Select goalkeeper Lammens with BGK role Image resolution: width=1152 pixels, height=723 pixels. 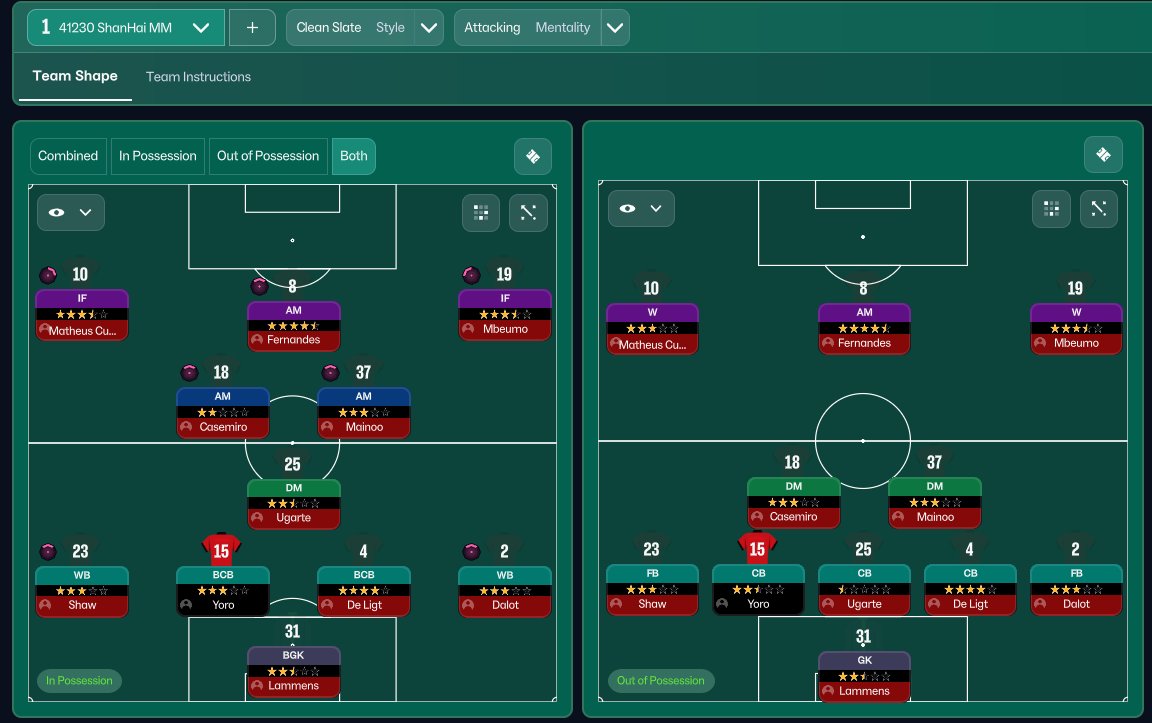[x=294, y=672]
